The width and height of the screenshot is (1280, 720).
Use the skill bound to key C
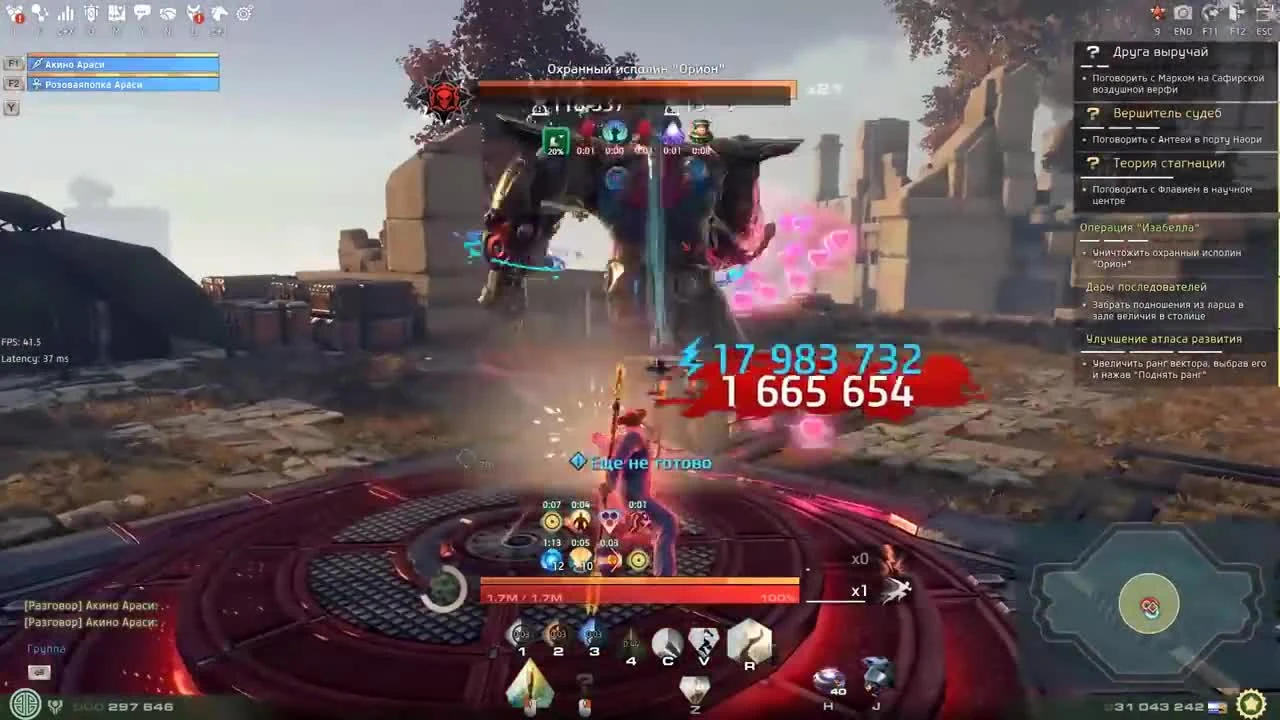(666, 641)
